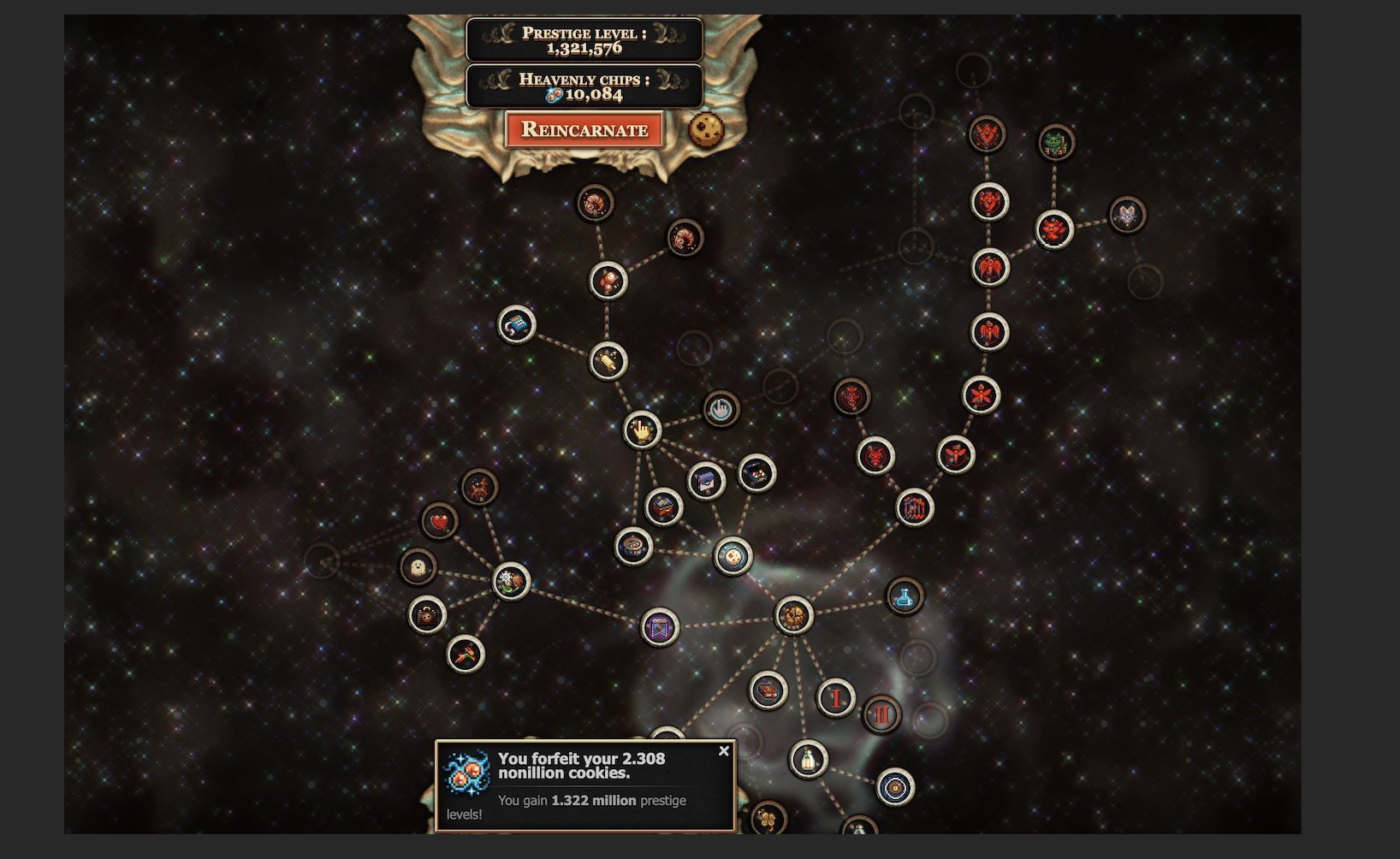This screenshot has height=859, width=1400.
Task: Select the blue flask upgrade node
Action: point(905,596)
